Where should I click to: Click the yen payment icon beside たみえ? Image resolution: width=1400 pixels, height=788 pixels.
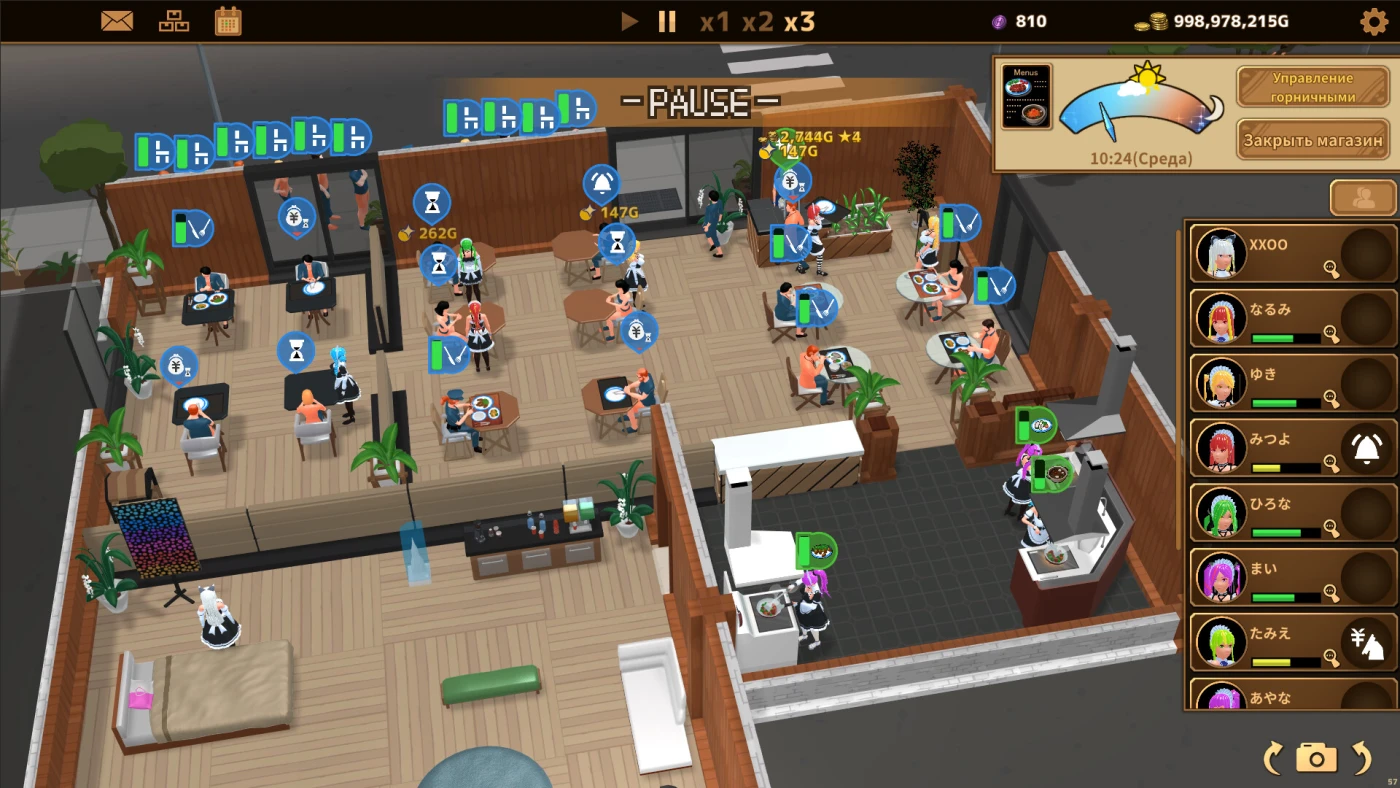tap(1366, 642)
